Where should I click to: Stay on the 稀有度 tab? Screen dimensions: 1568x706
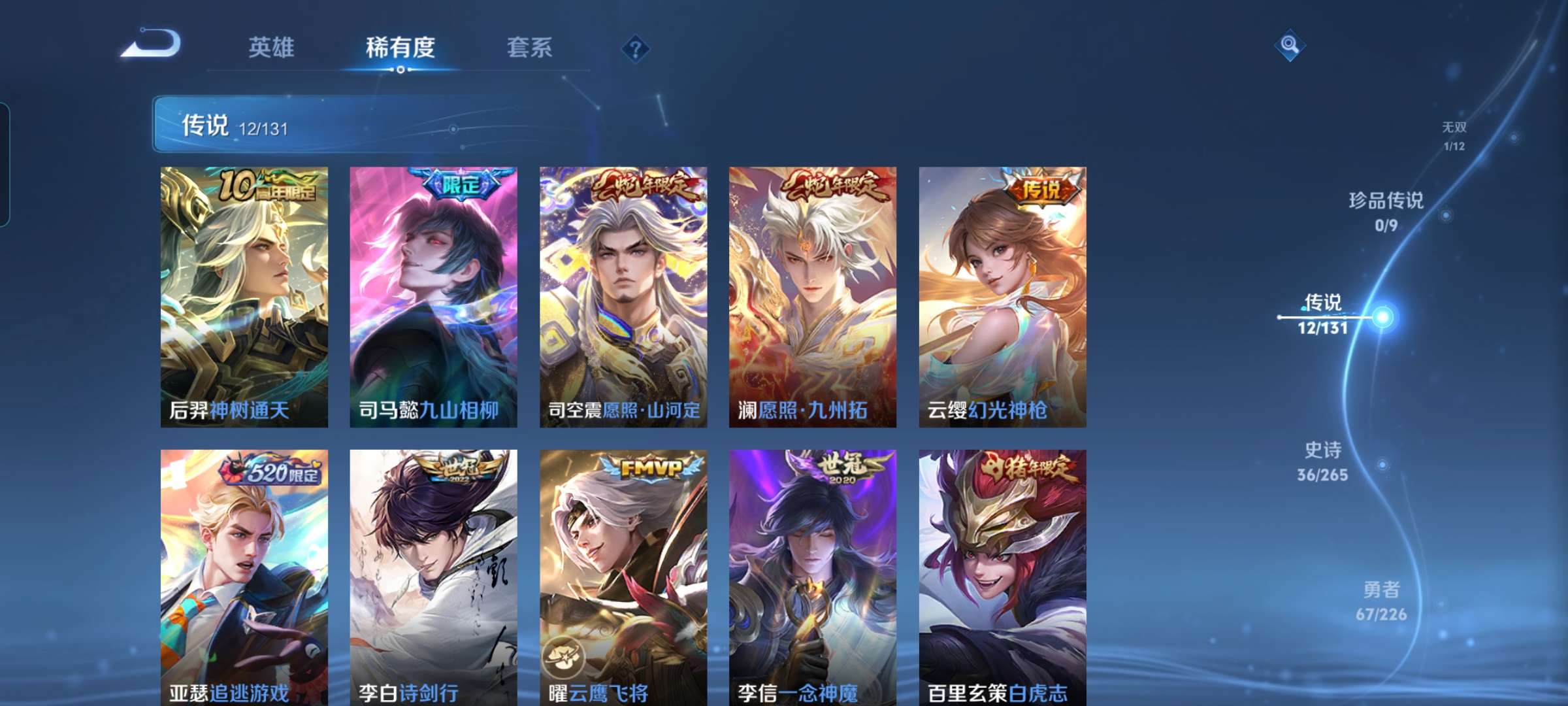pyautogui.click(x=400, y=46)
